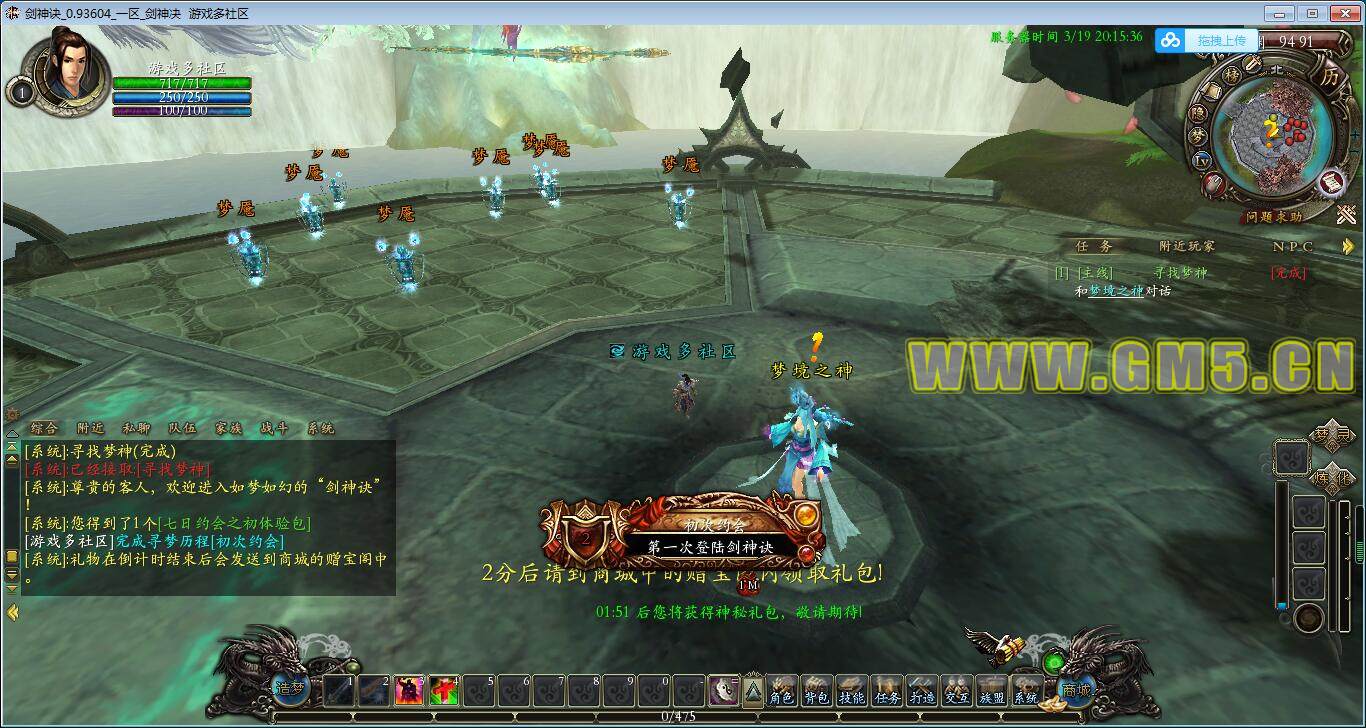Screen dimensions: 1366x728
Task: Open the 背包 bag inventory
Action: [817, 692]
